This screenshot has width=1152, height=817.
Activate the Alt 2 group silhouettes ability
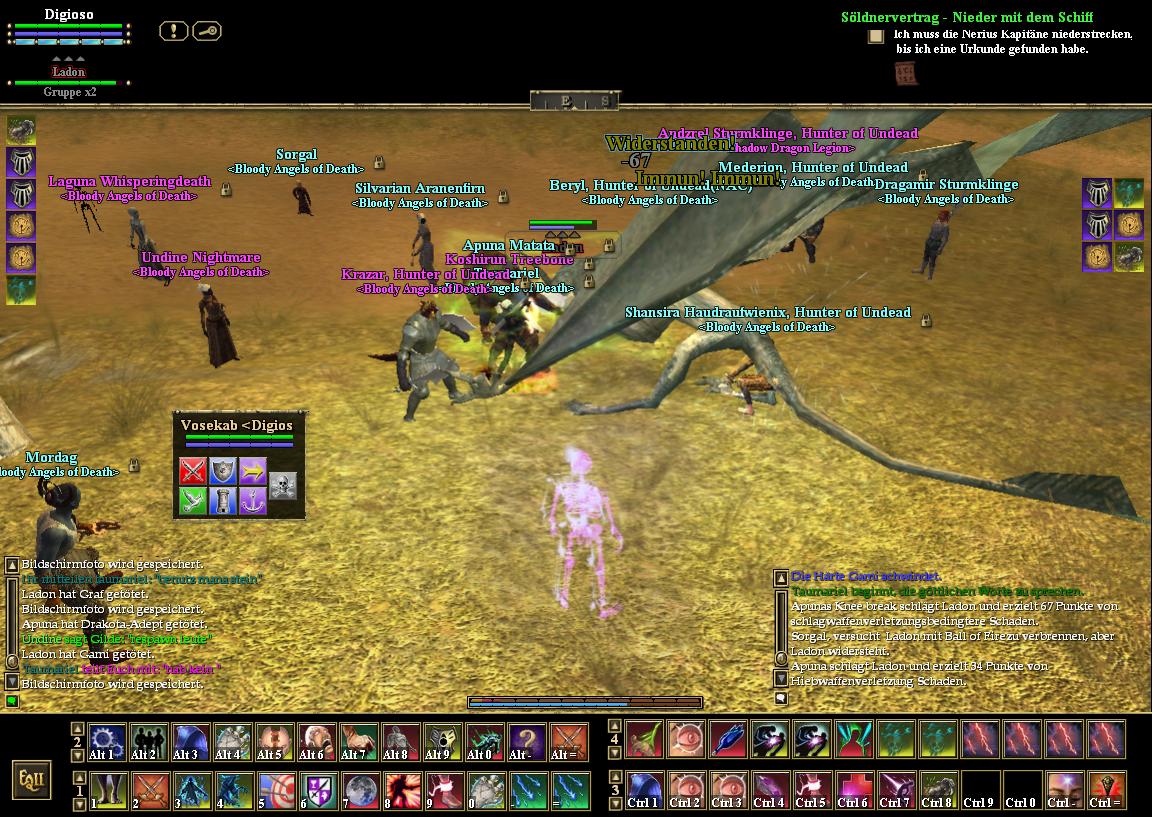click(x=149, y=742)
